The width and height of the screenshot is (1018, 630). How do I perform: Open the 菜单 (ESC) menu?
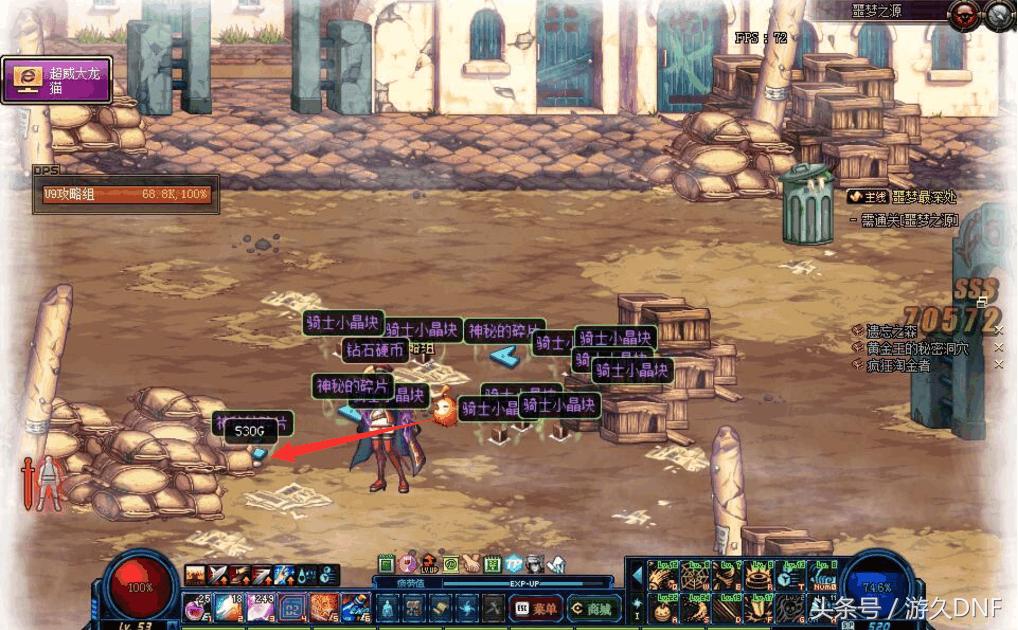535,607
